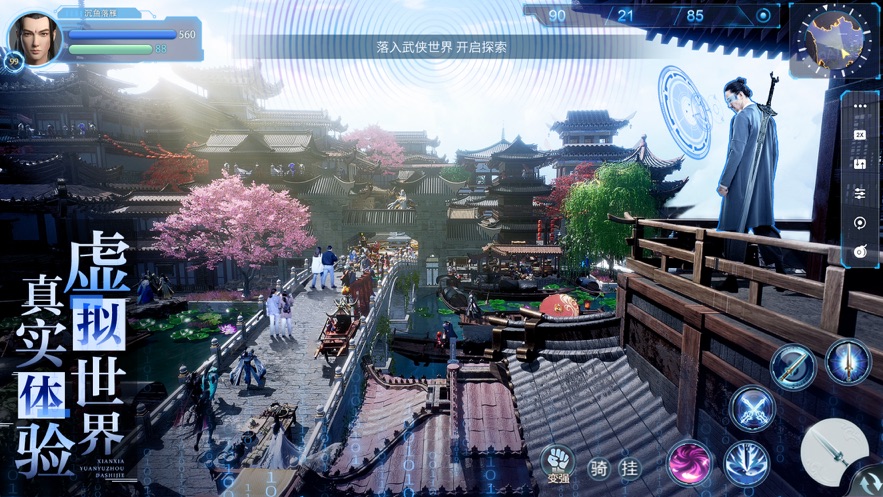Activate the blue sword burst skill
883x497 pixels.
(x=746, y=464)
